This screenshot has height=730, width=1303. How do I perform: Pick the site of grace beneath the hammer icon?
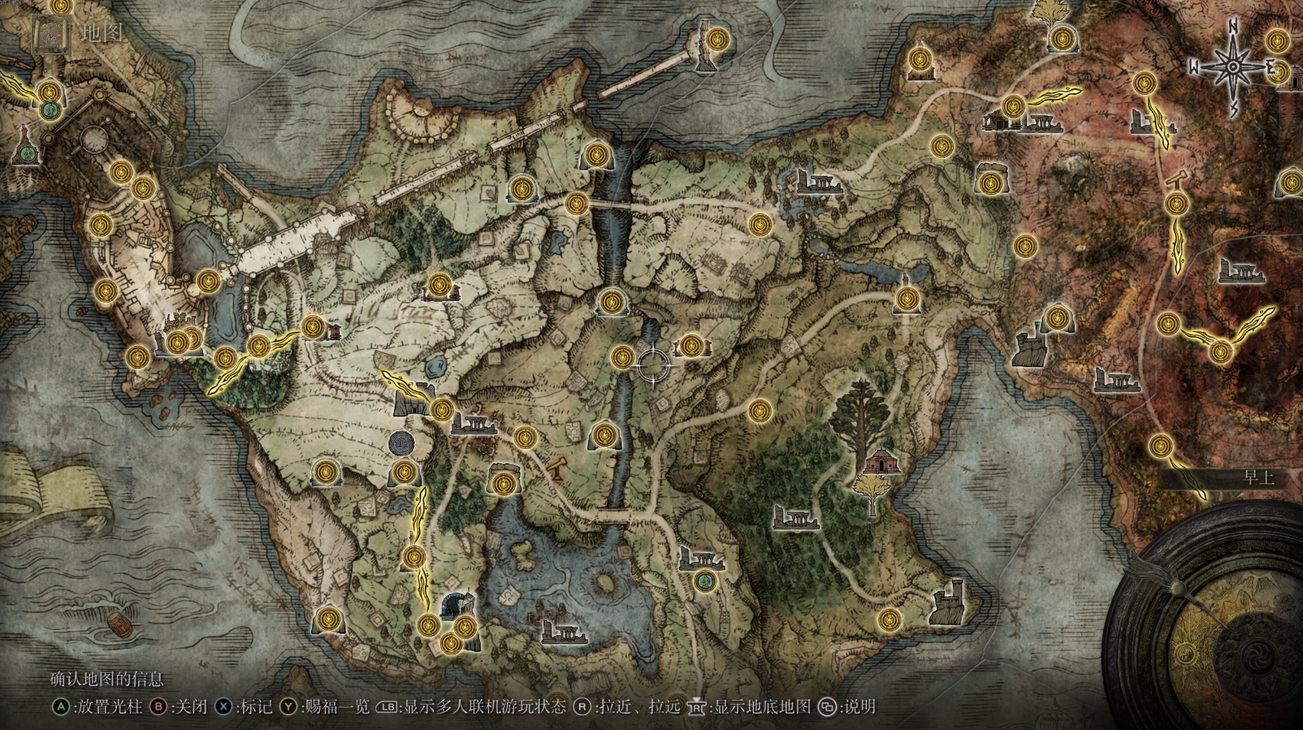coord(1176,205)
